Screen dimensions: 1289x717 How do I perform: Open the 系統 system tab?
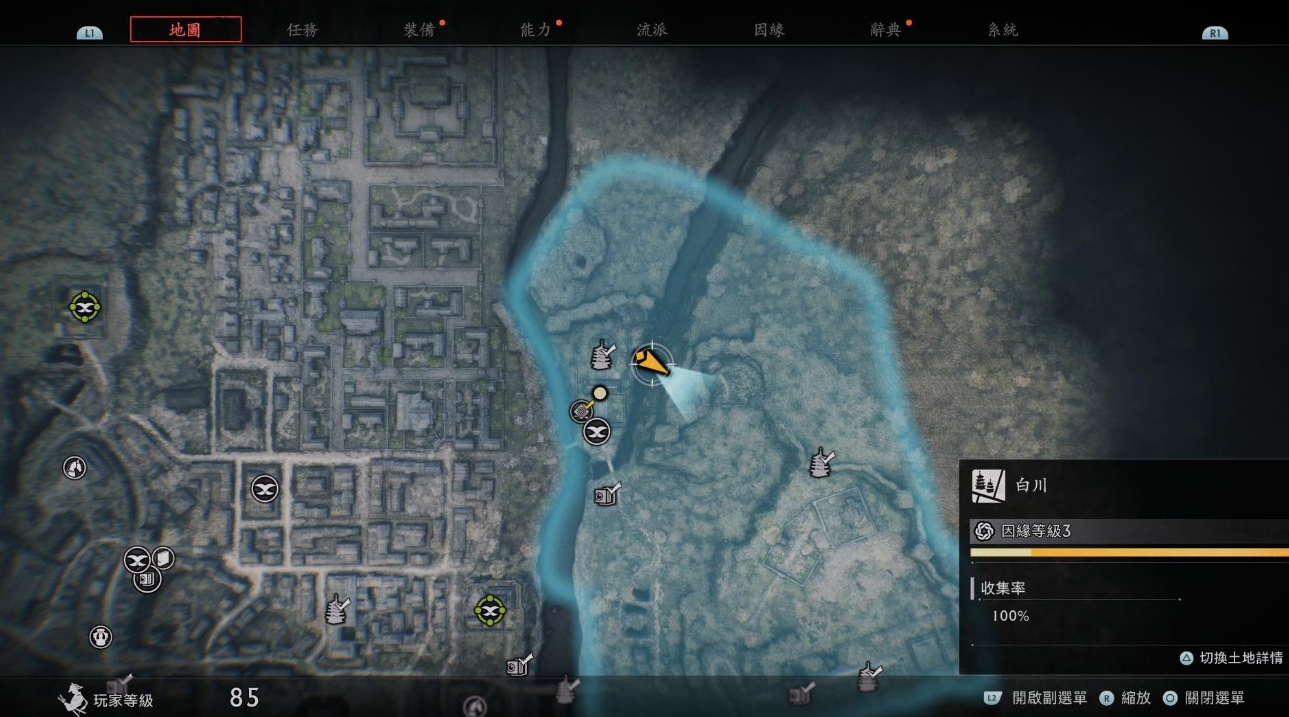pos(1002,30)
